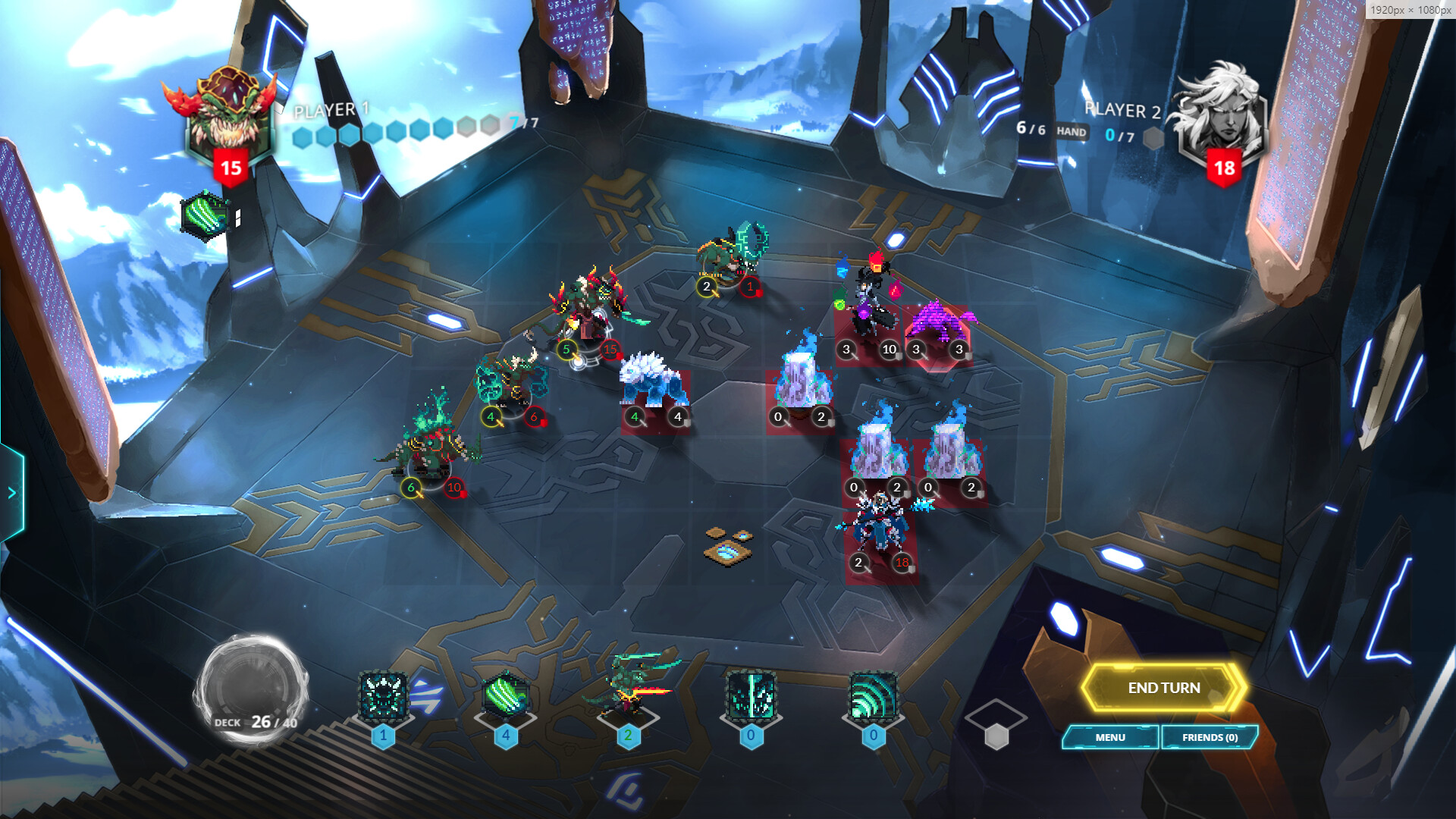
Task: Expand the left chat sidebar chevron
Action: (x=11, y=491)
